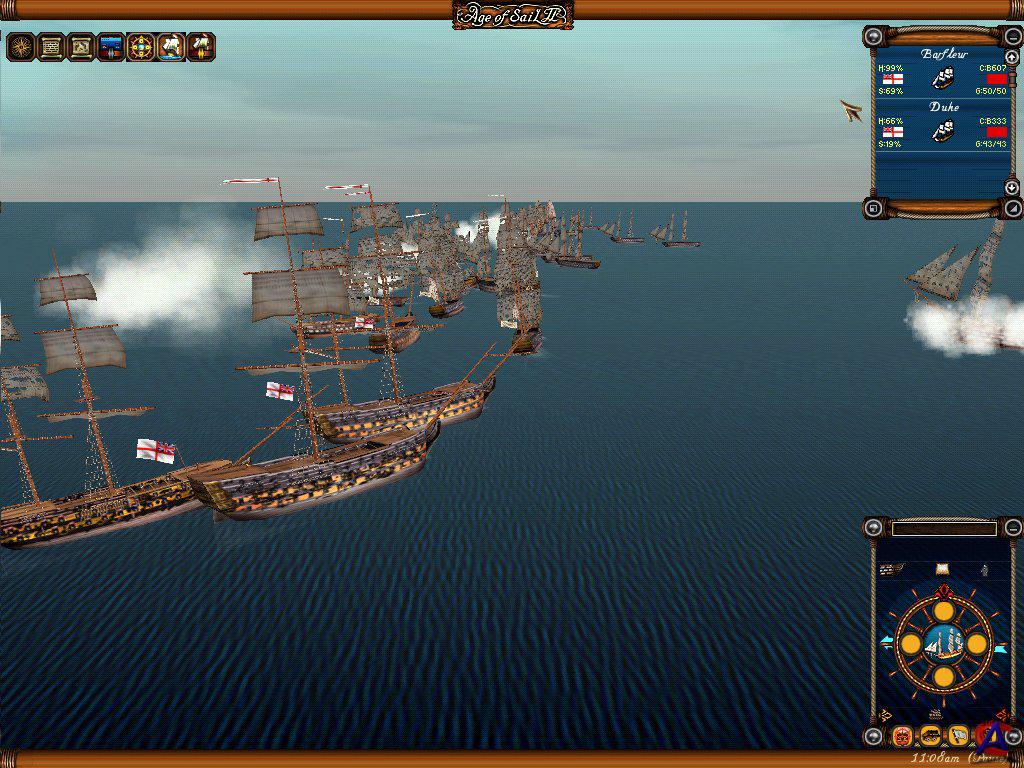This screenshot has width=1024, height=768.
Task: Click the top orange button on the wheel
Action: tap(943, 611)
